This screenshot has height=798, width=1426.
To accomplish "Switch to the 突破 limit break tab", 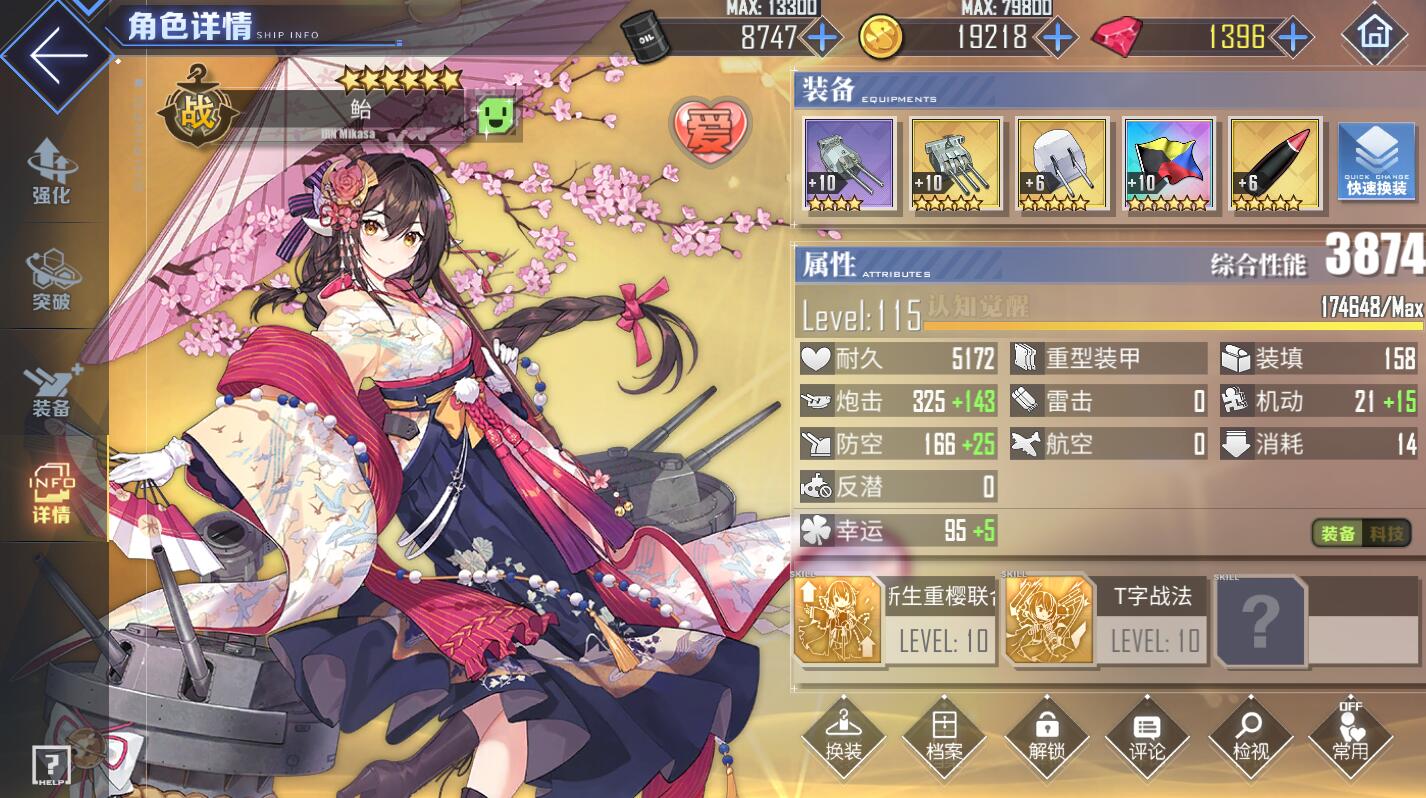I will 52,279.
